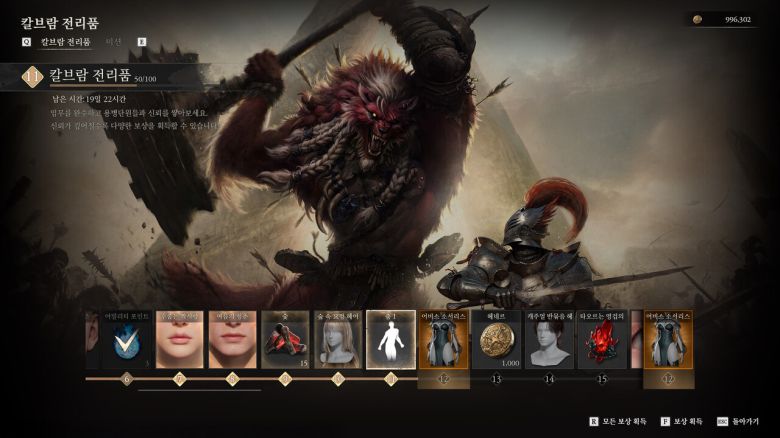Viewport: 780px width, 438px height.
Task: Switch to the 미션 tab
Action: pos(113,42)
